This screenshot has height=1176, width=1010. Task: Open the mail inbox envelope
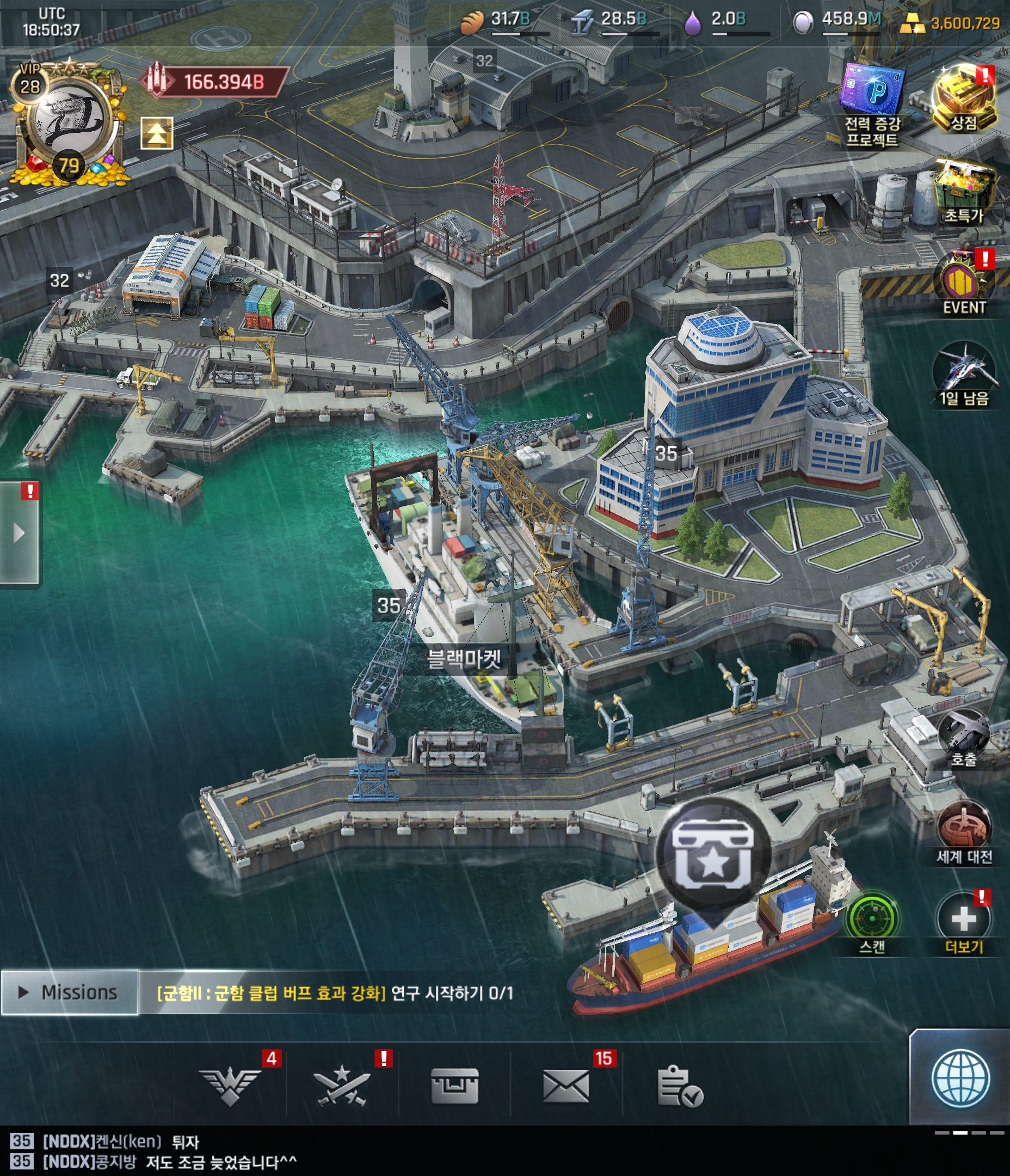tap(566, 1085)
